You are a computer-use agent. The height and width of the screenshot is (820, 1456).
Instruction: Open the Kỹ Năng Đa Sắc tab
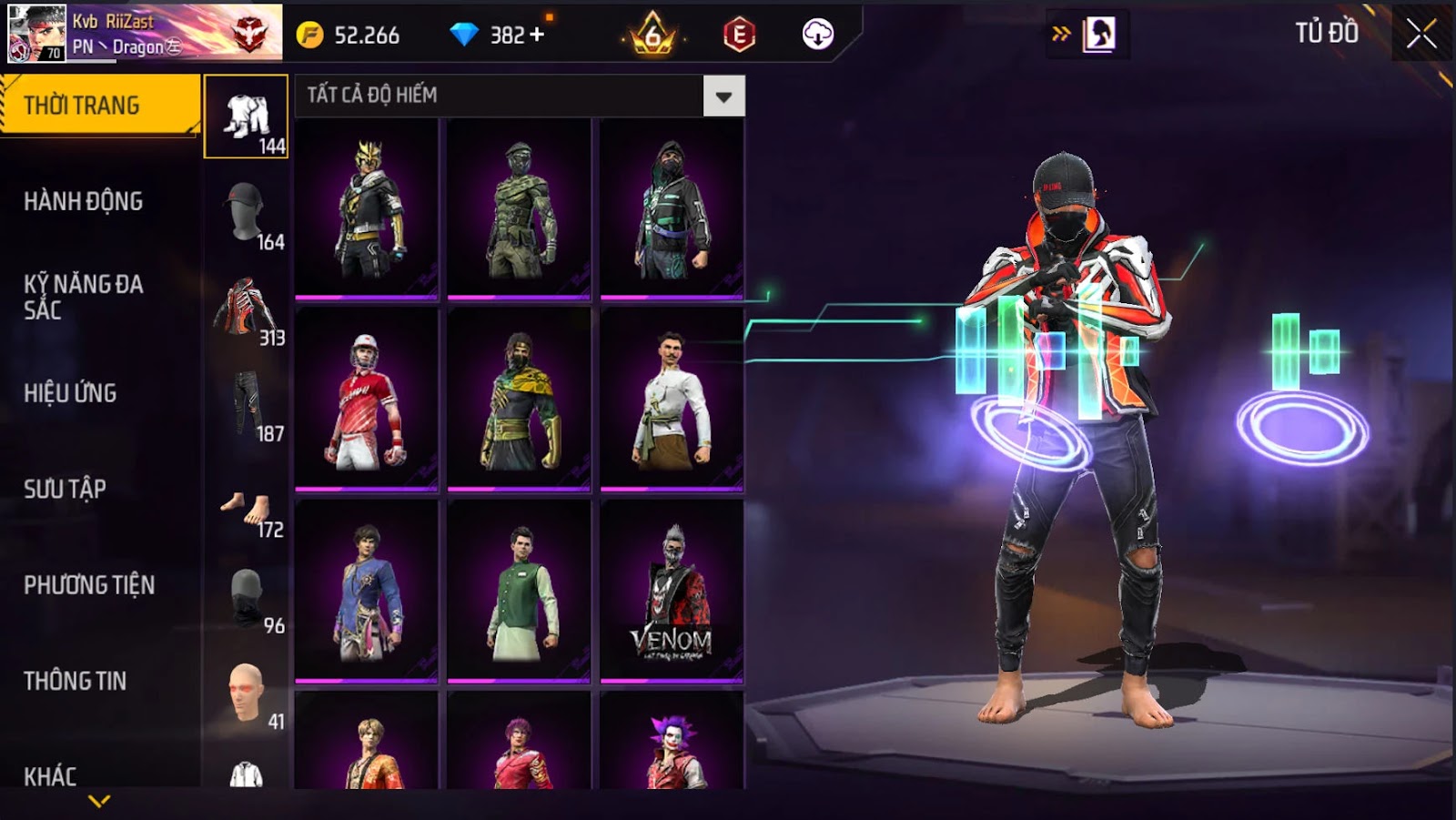coord(84,297)
